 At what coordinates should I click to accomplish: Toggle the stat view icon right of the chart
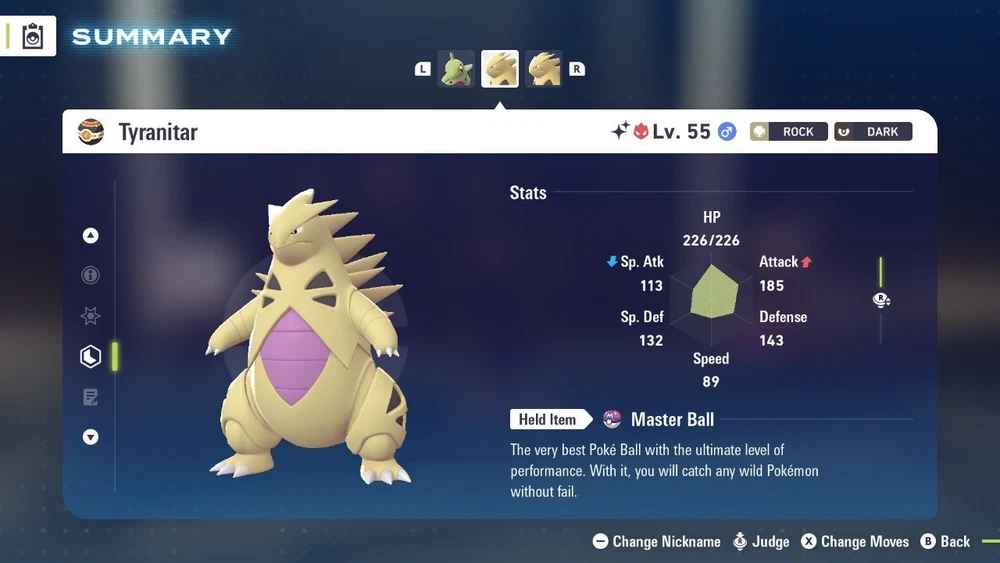tap(881, 300)
